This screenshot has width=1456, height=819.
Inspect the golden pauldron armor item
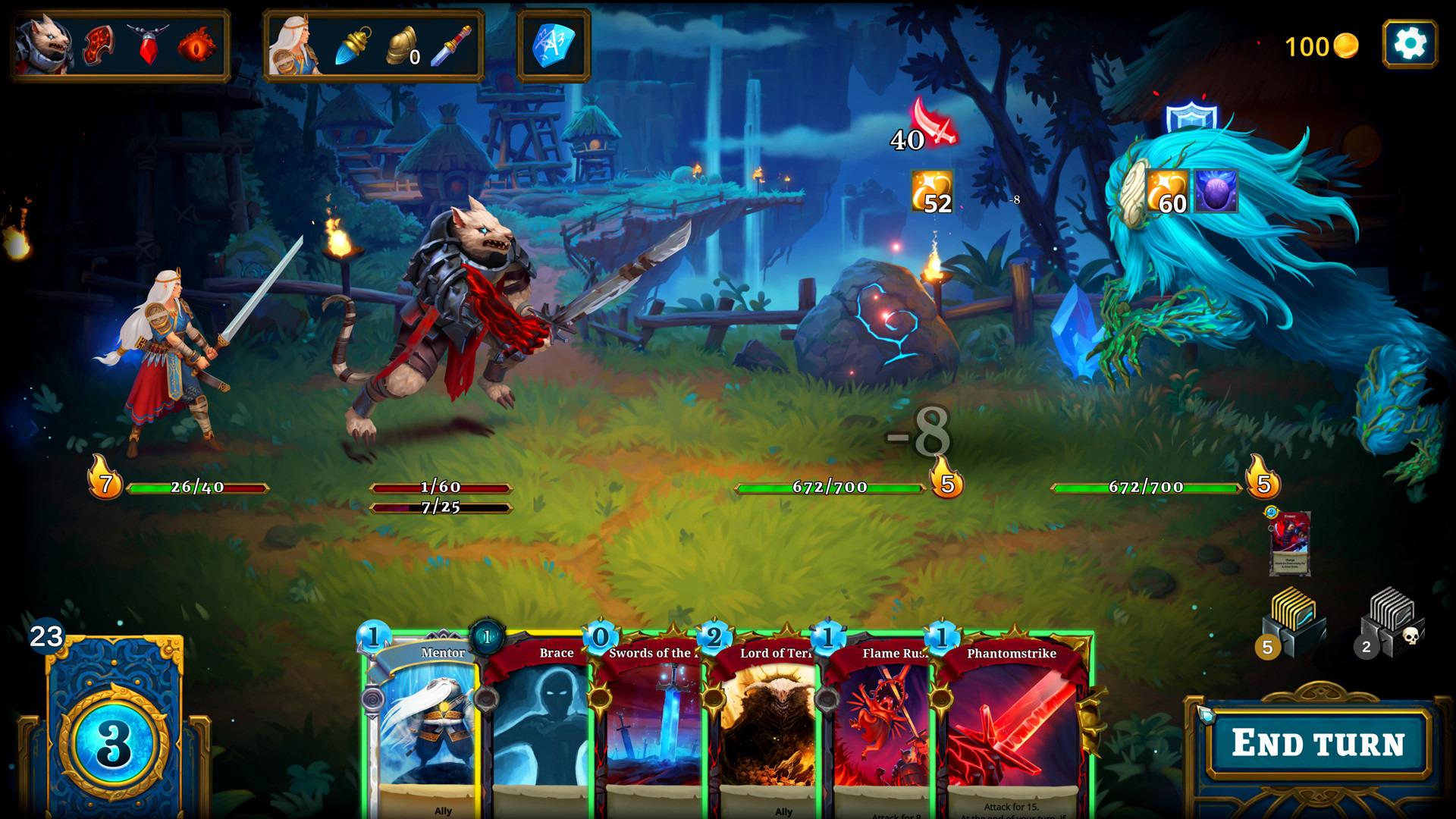tap(402, 45)
